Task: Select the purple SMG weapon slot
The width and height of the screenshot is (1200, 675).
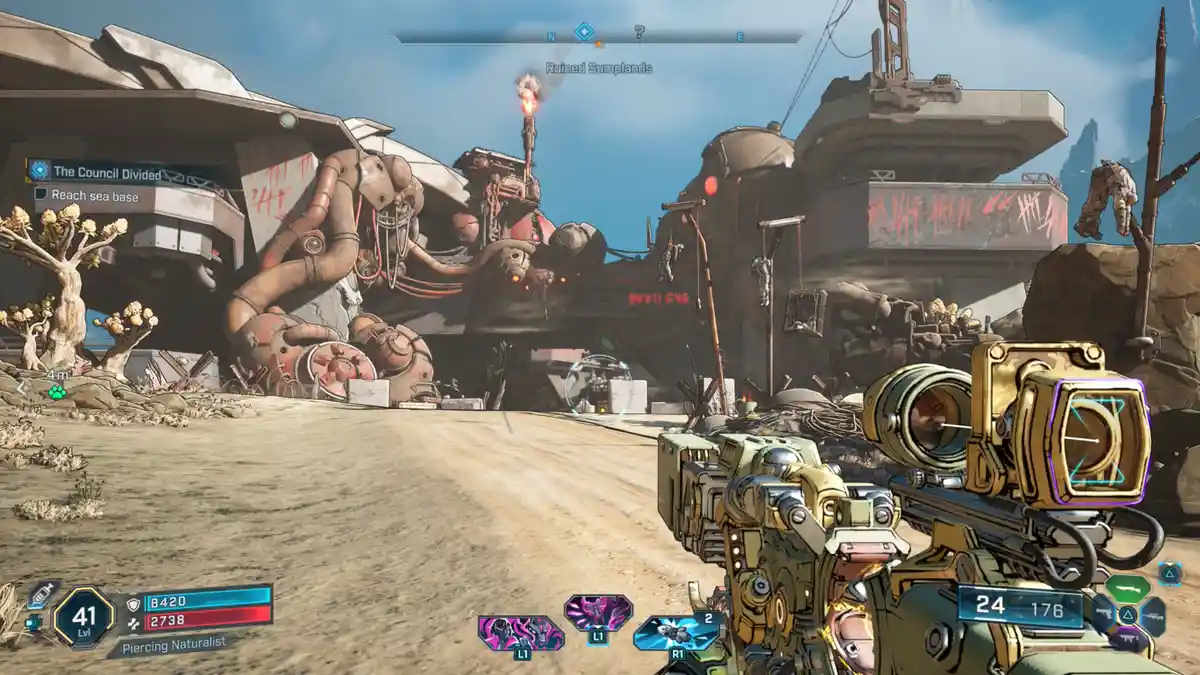Action: click(1128, 639)
